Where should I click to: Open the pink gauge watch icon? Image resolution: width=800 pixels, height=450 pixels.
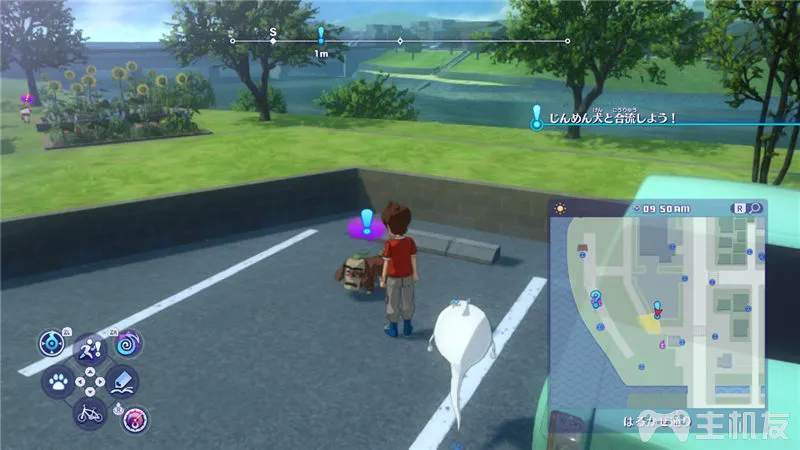[x=133, y=419]
